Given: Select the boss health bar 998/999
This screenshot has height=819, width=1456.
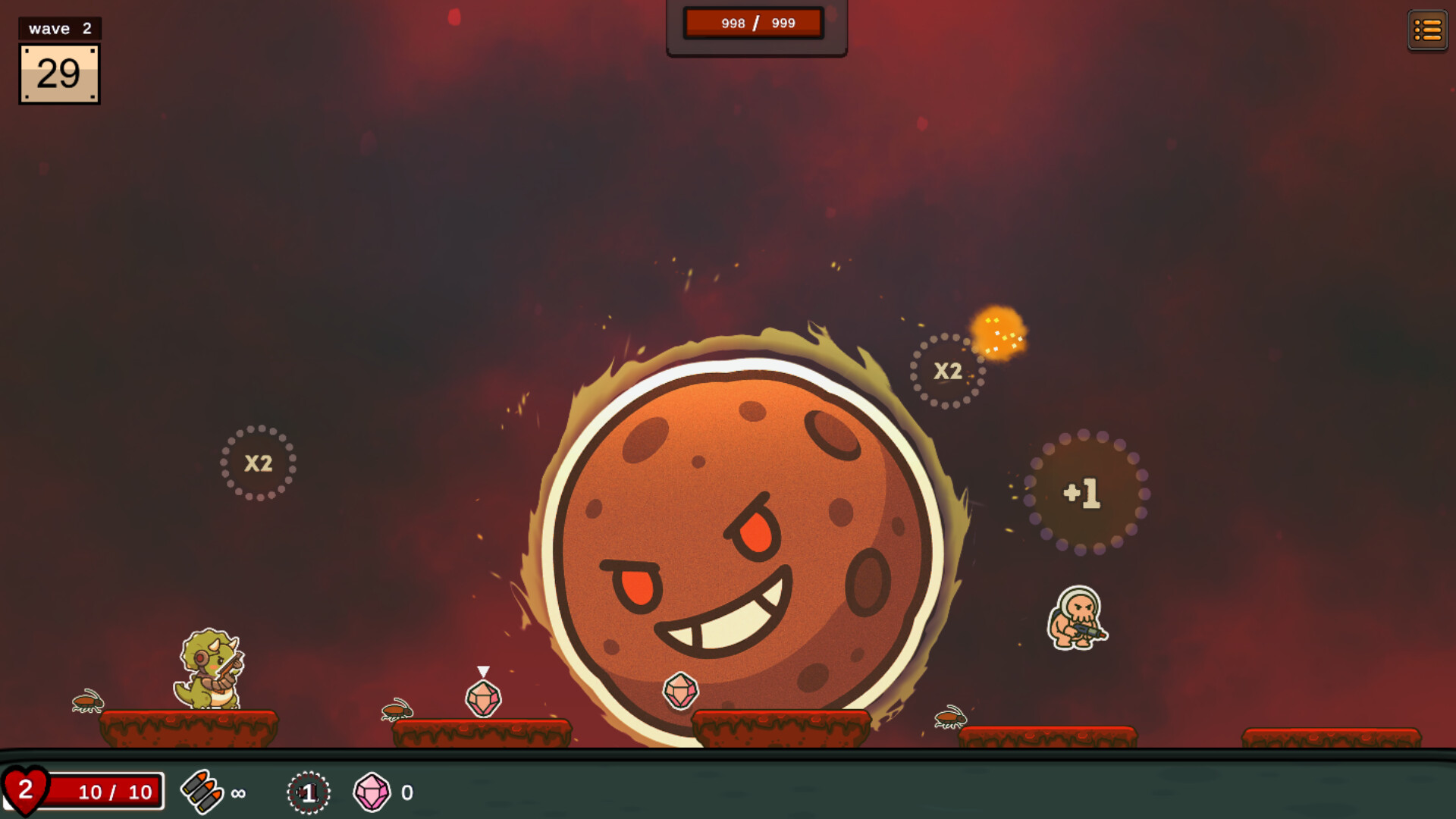Looking at the screenshot, I should (x=755, y=23).
